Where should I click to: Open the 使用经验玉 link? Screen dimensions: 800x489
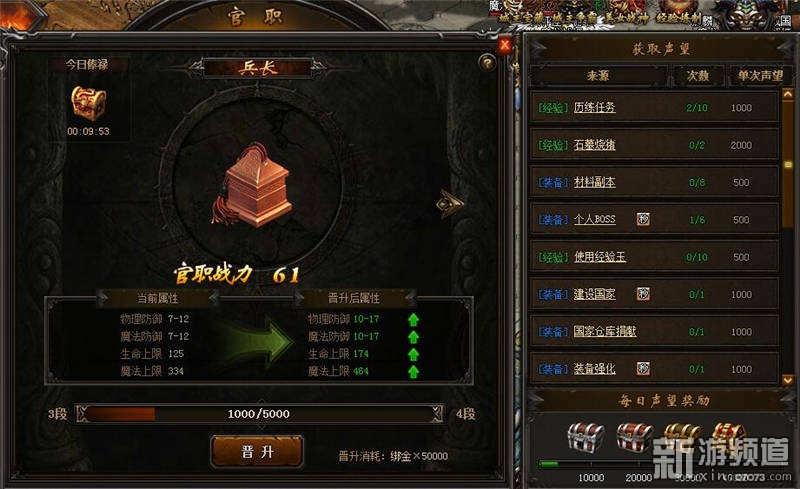(599, 257)
